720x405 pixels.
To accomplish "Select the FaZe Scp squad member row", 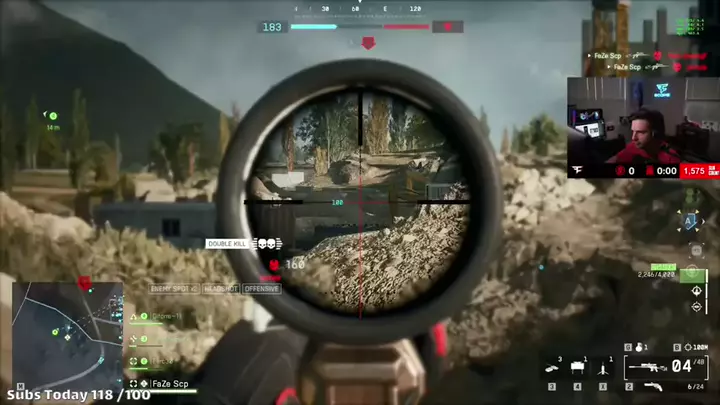I will tap(165, 383).
